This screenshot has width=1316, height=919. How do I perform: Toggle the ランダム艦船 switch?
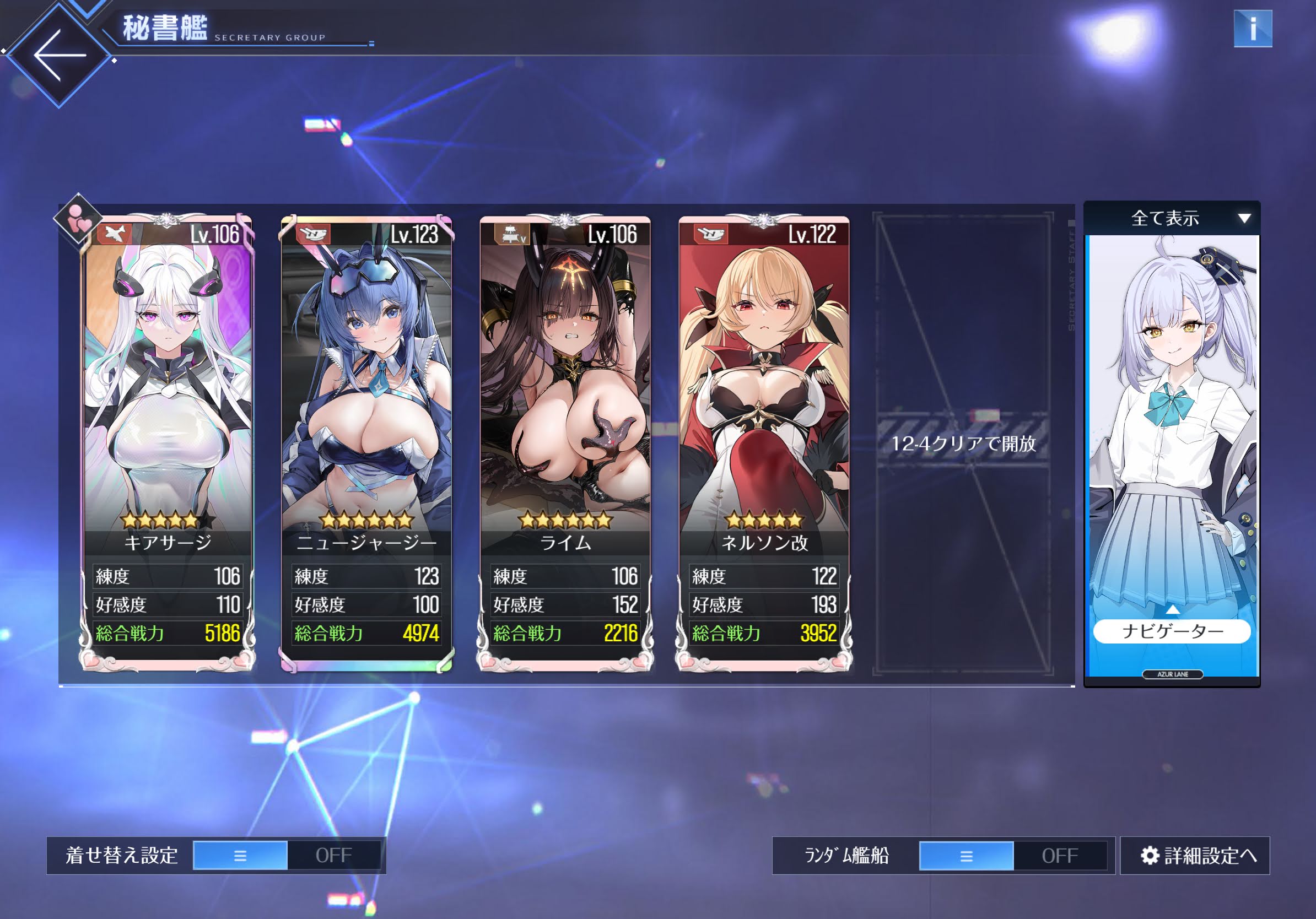[x=1013, y=856]
